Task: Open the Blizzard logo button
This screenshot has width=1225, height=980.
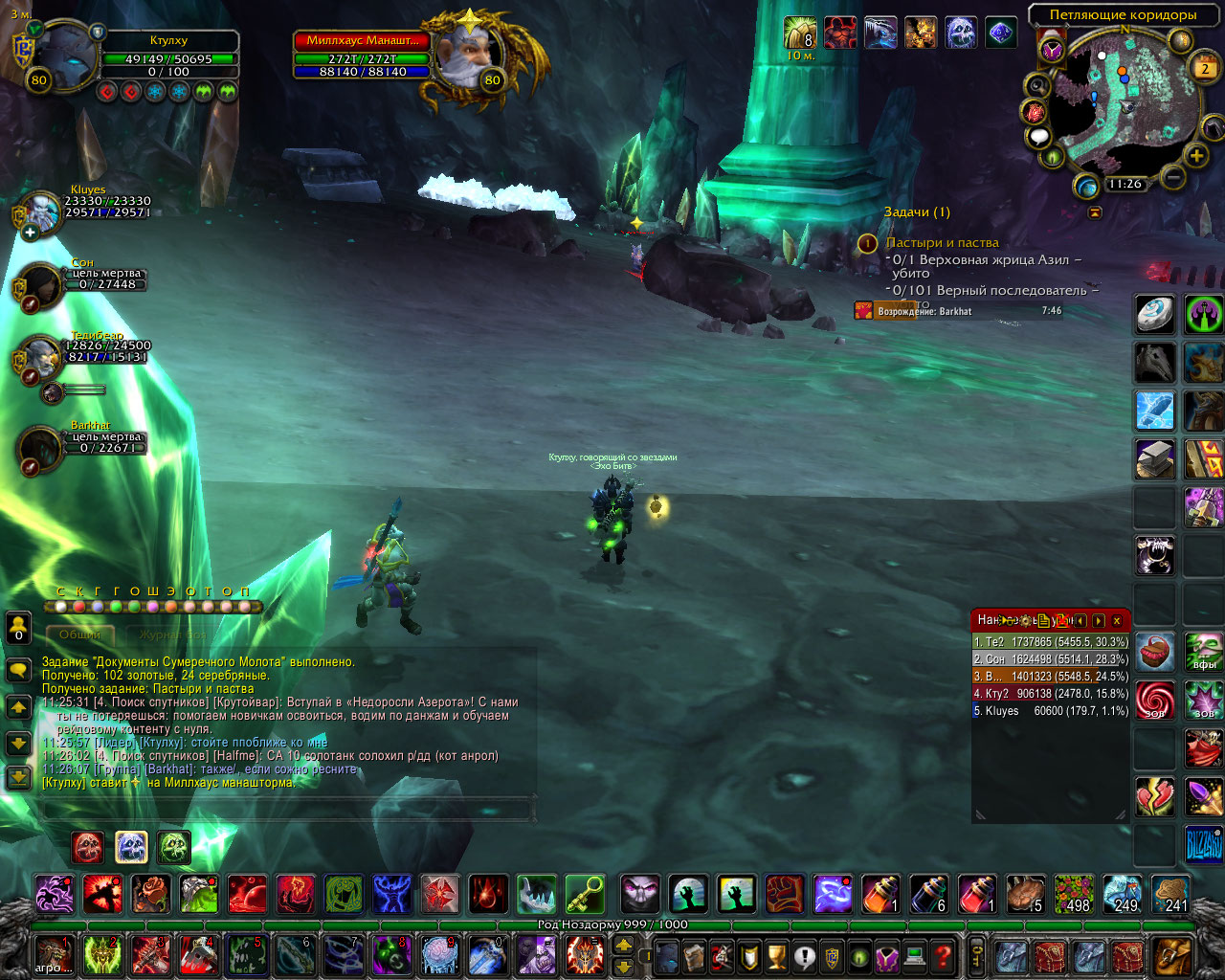Action: (1204, 845)
